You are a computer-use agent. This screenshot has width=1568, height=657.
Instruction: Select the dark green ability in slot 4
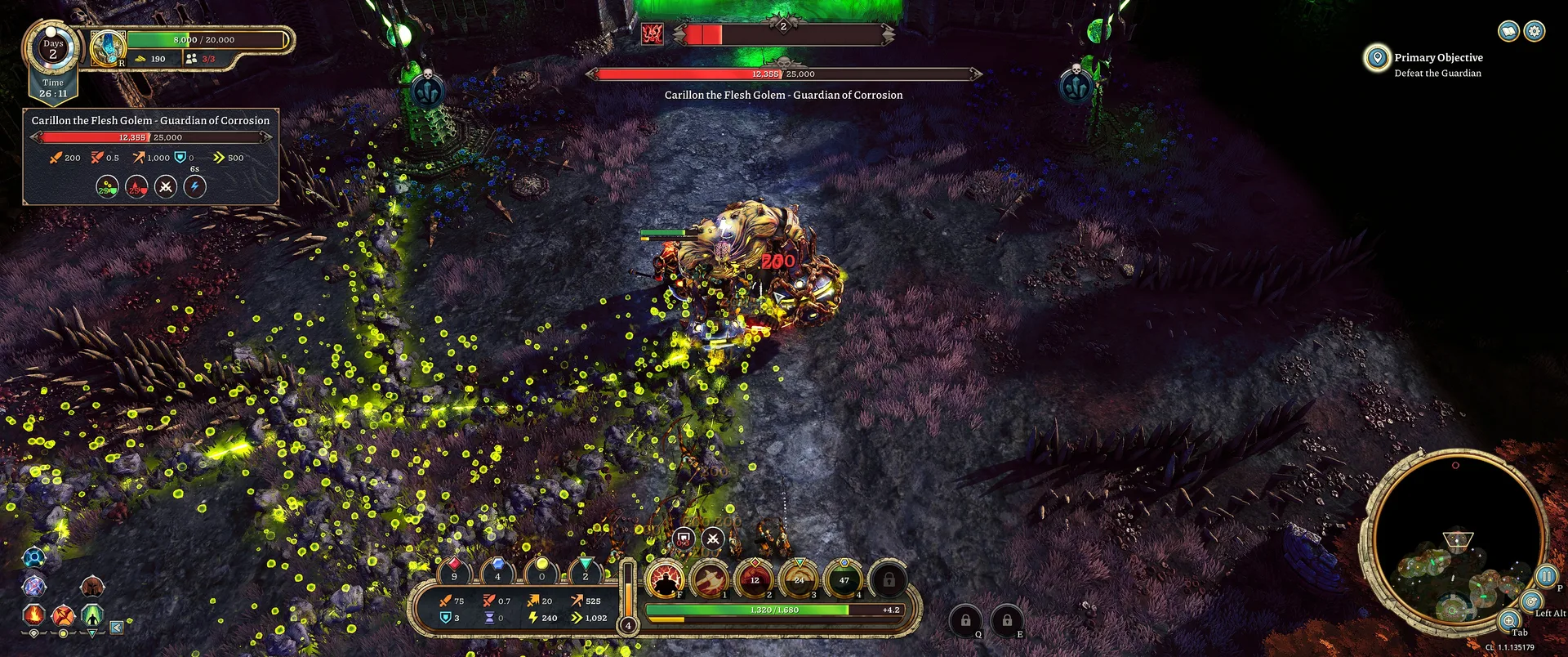844,579
